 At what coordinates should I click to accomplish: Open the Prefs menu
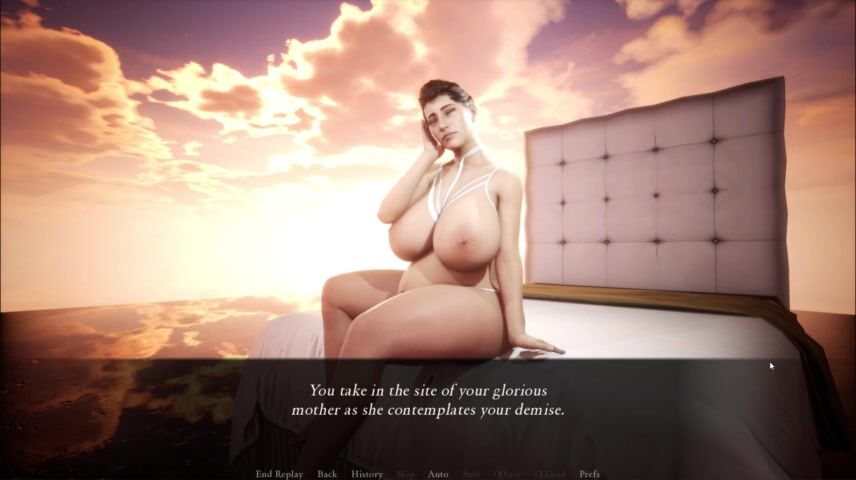pos(590,474)
